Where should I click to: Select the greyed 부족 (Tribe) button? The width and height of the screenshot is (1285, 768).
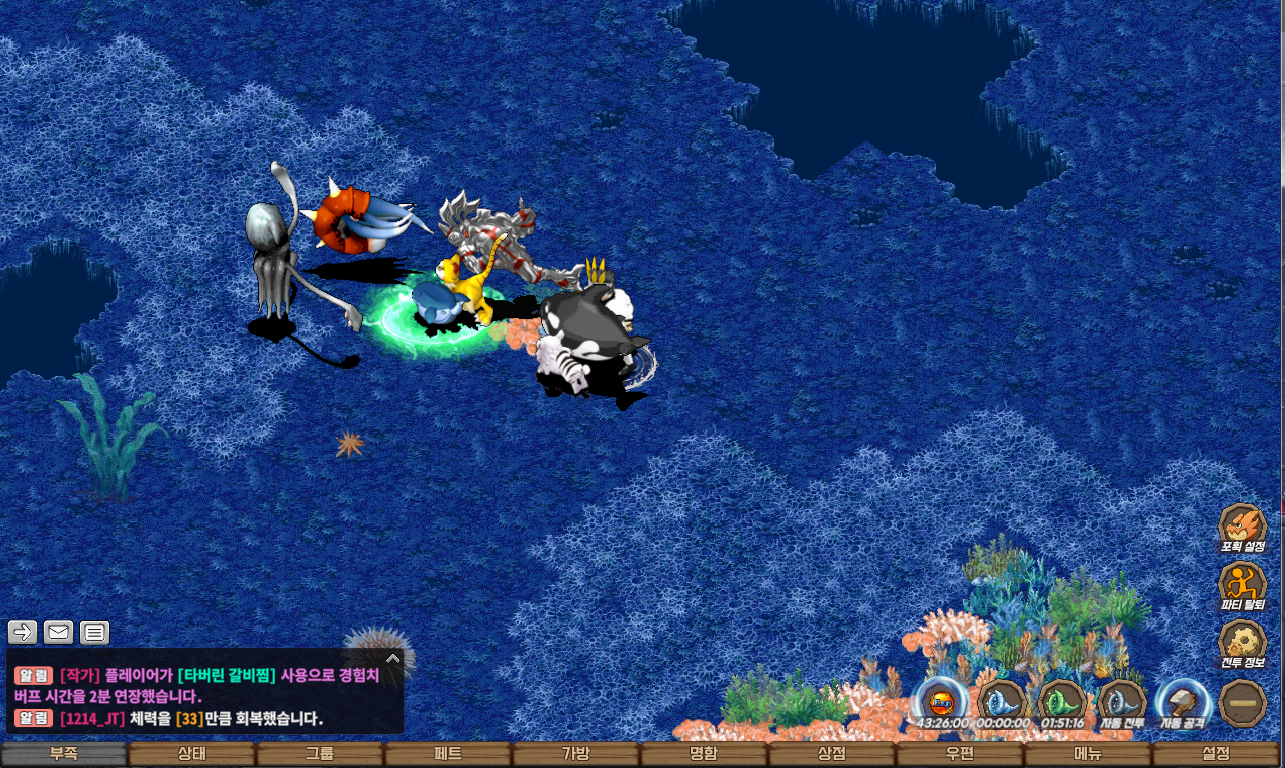pyautogui.click(x=64, y=754)
